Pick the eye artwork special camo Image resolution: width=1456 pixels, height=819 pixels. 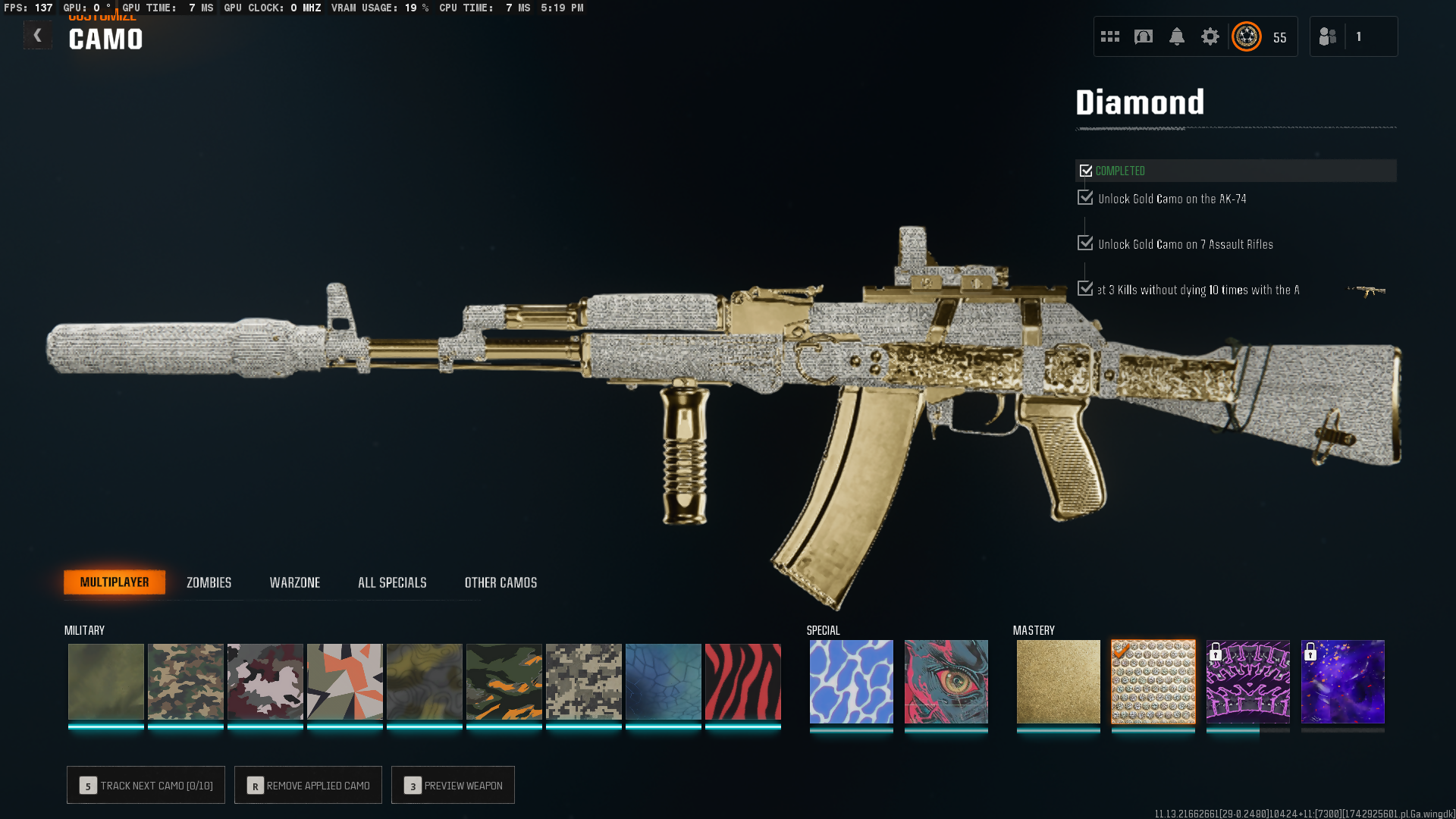pyautogui.click(x=946, y=682)
